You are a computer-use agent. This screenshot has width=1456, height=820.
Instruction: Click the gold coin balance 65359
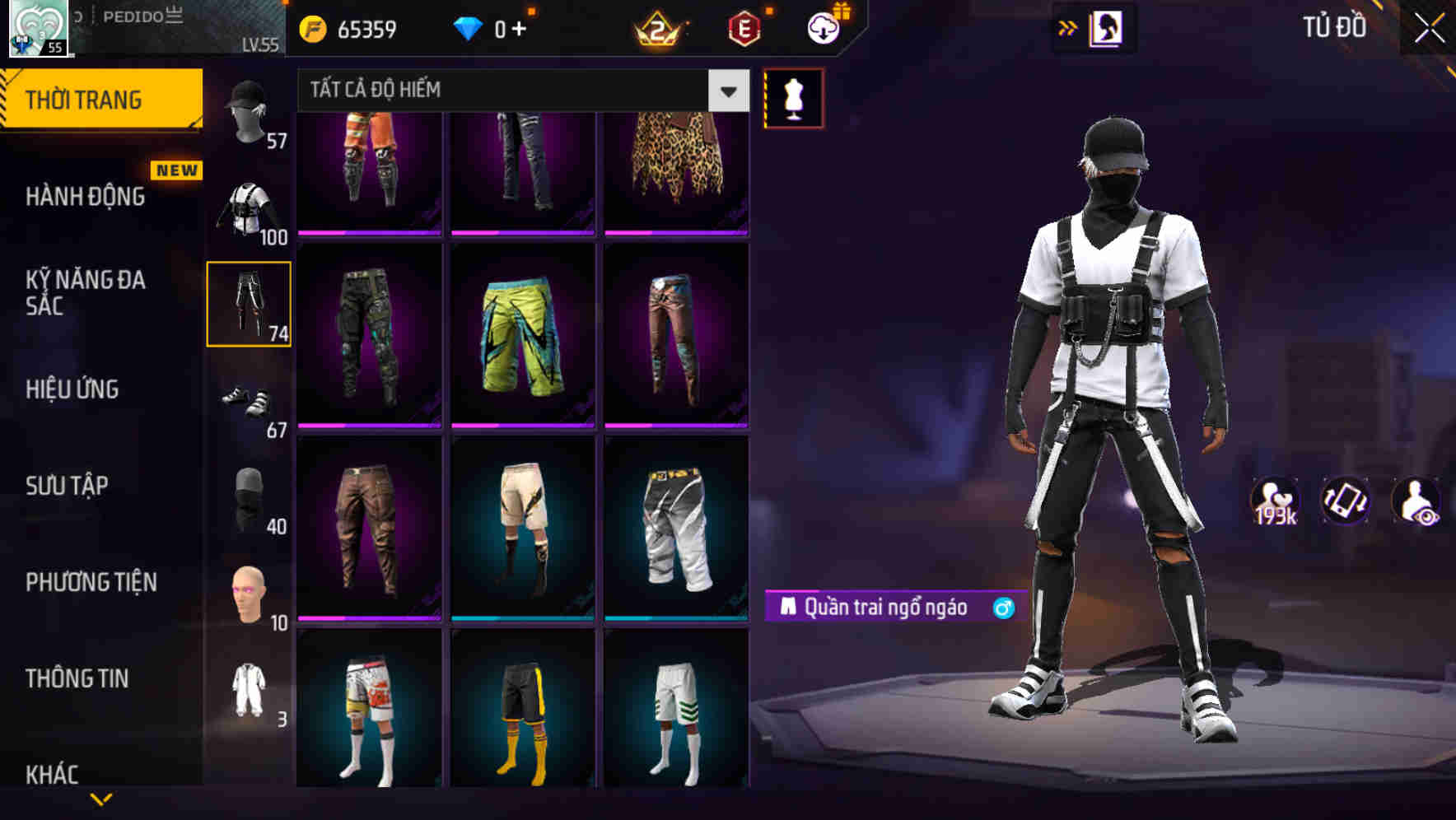pos(358,27)
